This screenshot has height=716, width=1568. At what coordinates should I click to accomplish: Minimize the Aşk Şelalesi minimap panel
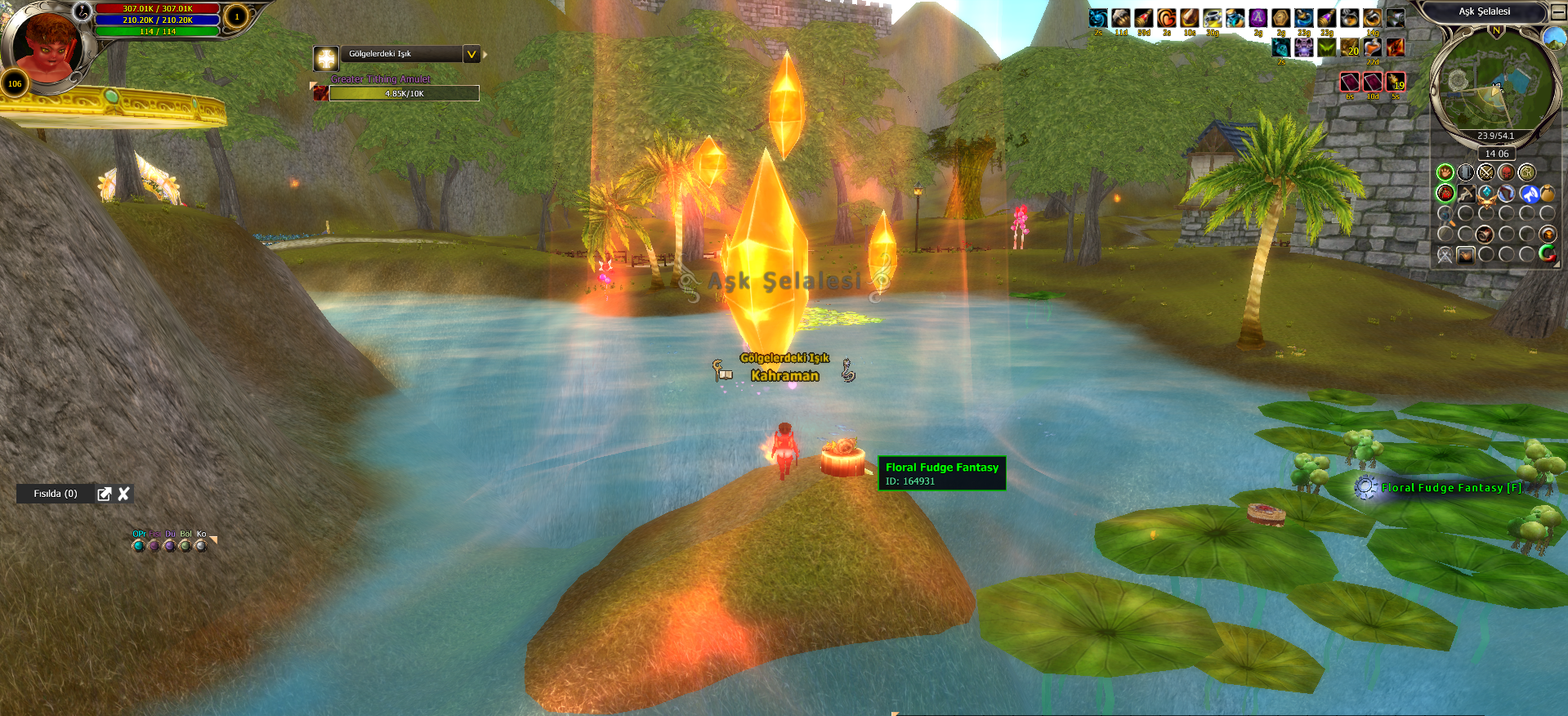1557,13
